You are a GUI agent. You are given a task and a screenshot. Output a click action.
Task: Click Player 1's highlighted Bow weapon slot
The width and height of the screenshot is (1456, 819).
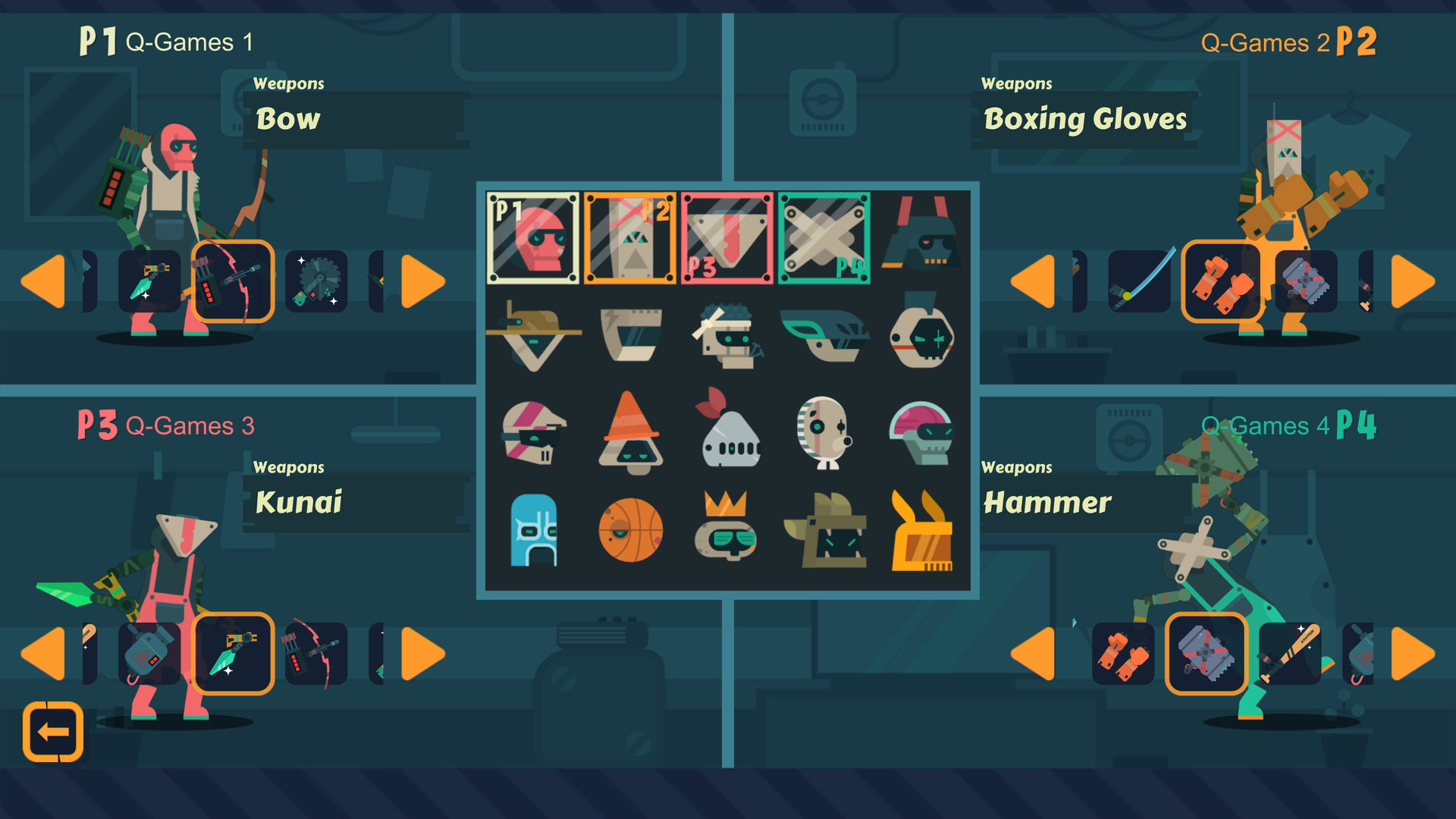tap(234, 281)
